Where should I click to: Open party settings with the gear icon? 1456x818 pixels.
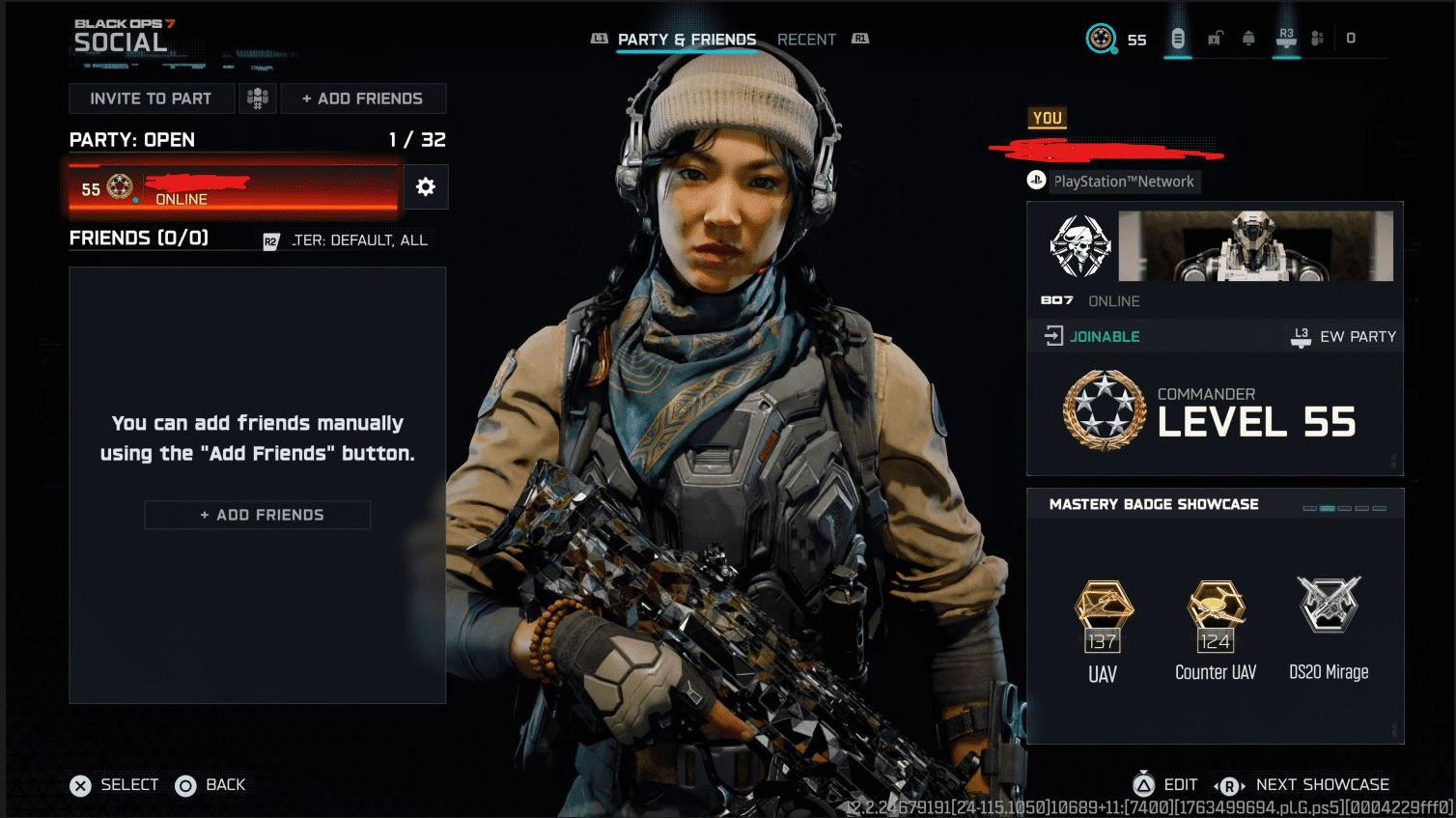click(426, 187)
